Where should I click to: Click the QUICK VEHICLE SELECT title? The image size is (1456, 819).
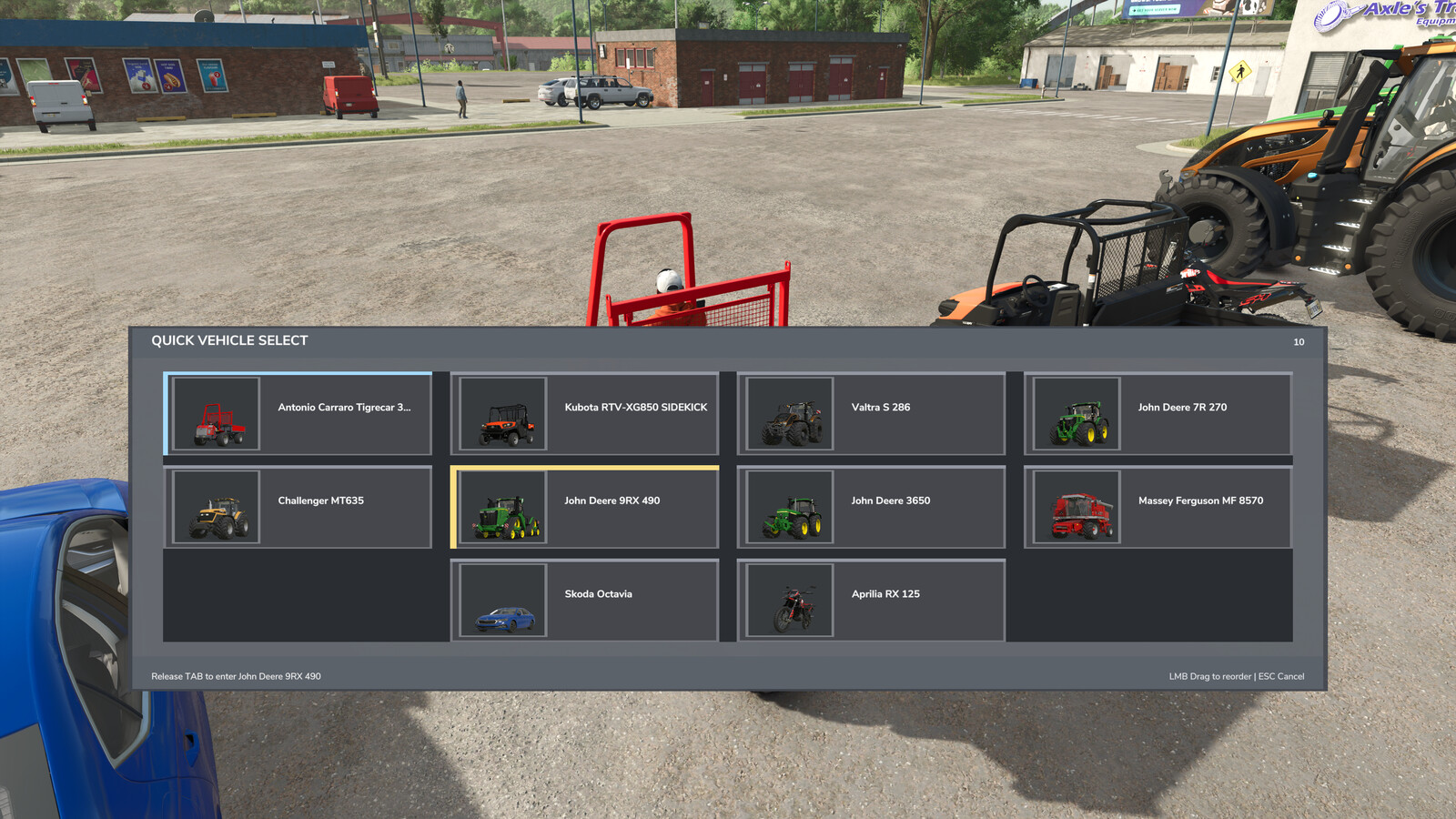point(230,339)
